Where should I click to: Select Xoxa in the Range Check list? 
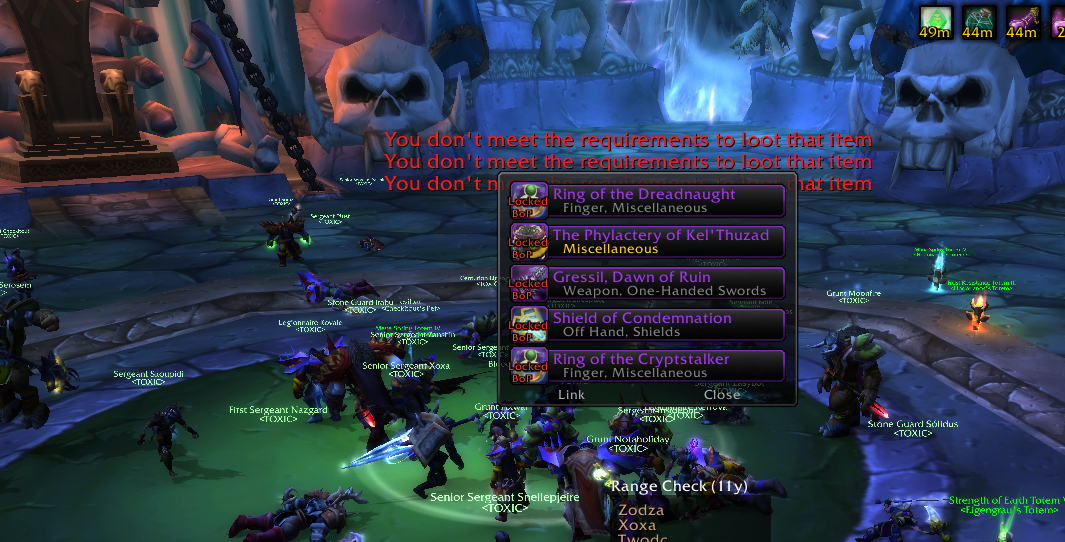(x=637, y=525)
